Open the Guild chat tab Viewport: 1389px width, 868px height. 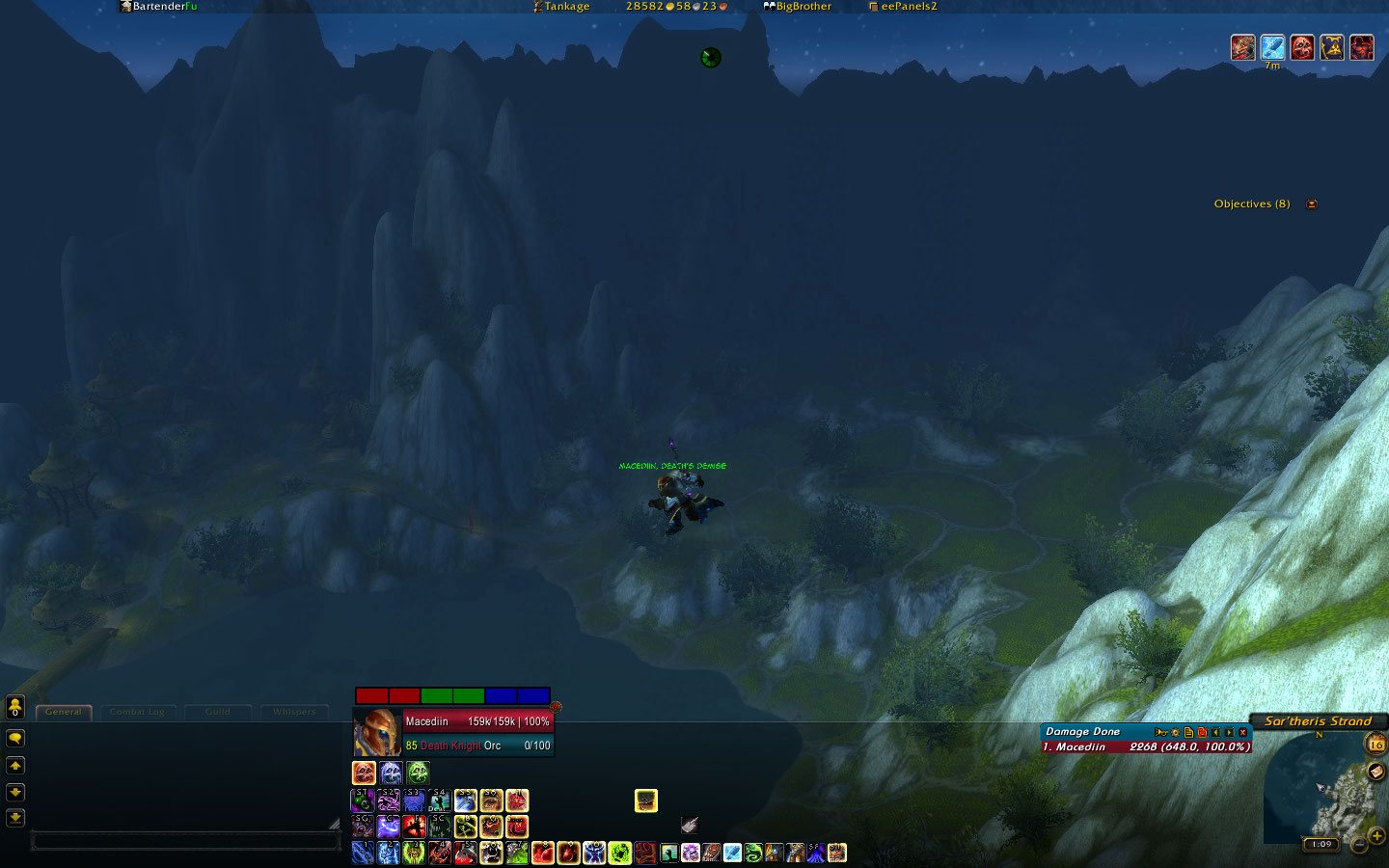pyautogui.click(x=218, y=712)
